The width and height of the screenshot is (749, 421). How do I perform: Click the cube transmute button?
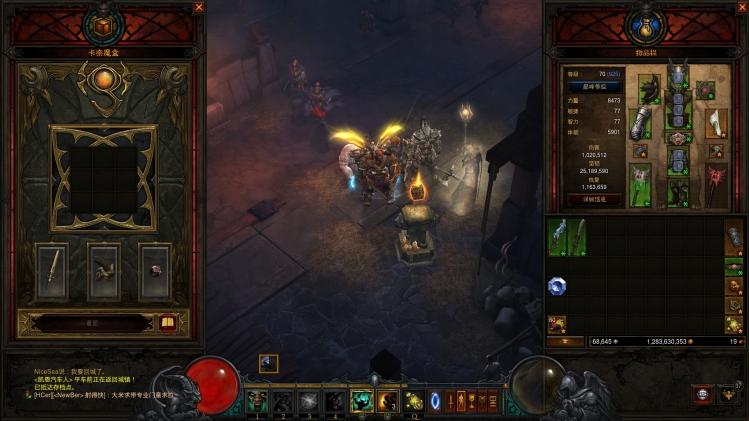pos(91,323)
